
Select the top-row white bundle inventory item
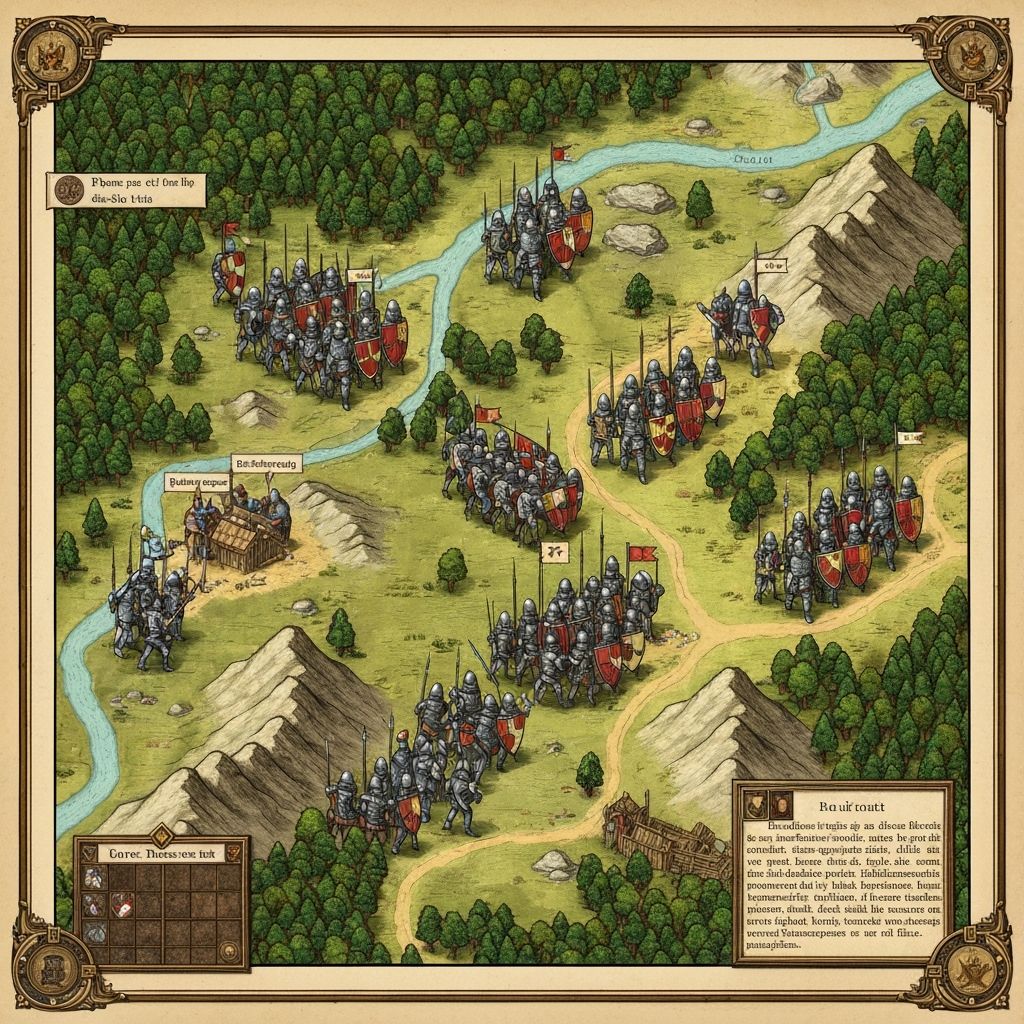tap(92, 878)
